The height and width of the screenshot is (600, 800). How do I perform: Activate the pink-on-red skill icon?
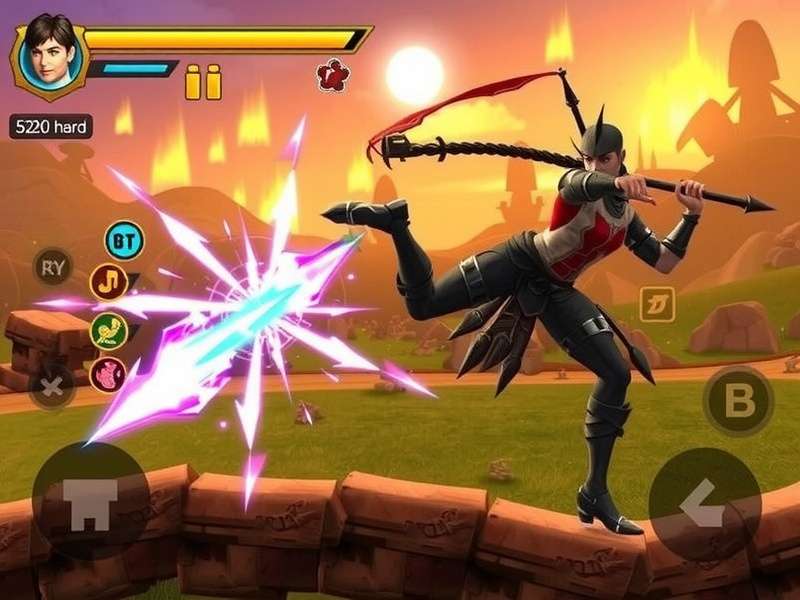pyautogui.click(x=108, y=375)
